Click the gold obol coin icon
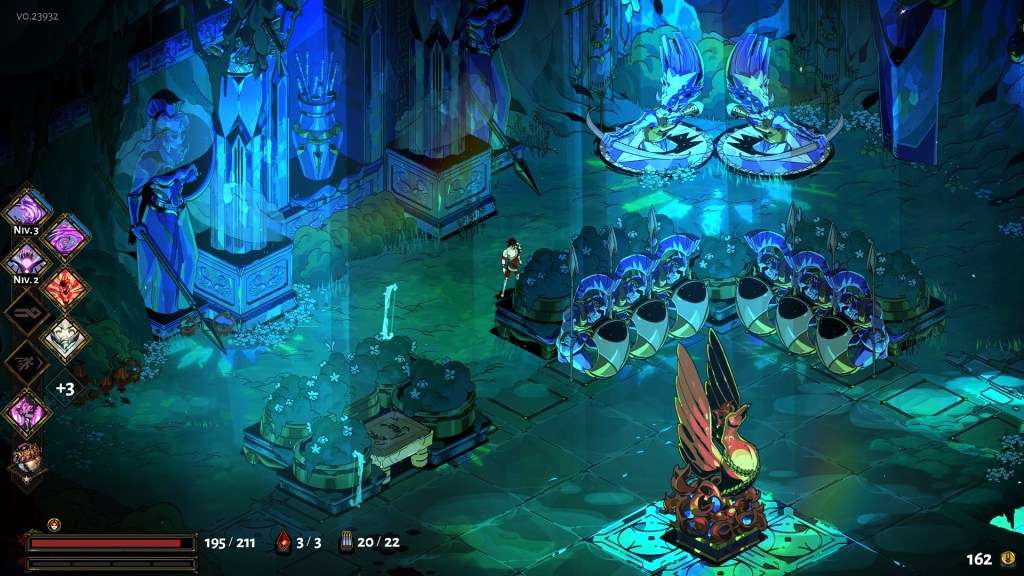The image size is (1024, 576). point(1006,559)
